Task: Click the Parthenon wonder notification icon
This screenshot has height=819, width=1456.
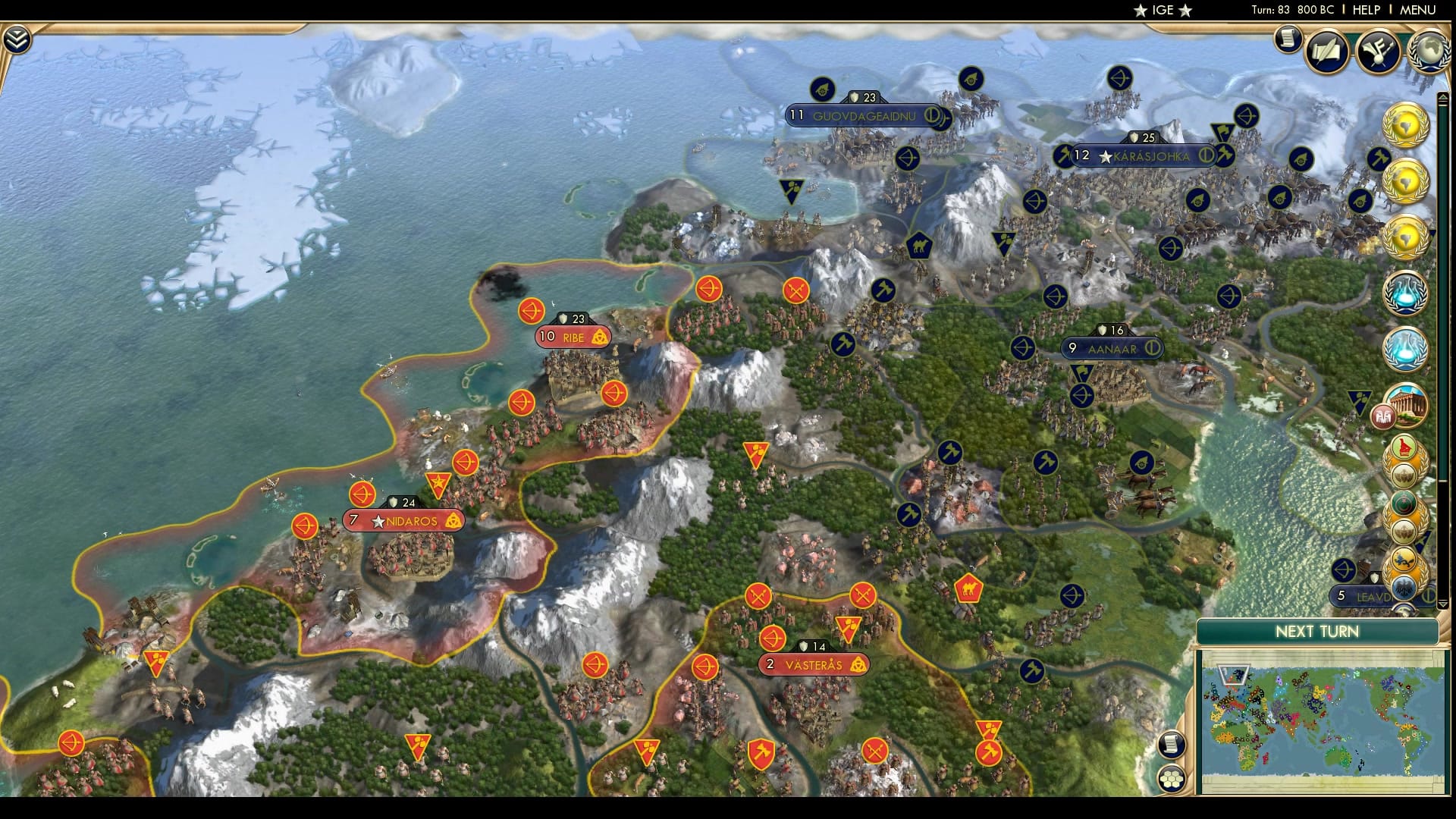Action: point(1409,404)
